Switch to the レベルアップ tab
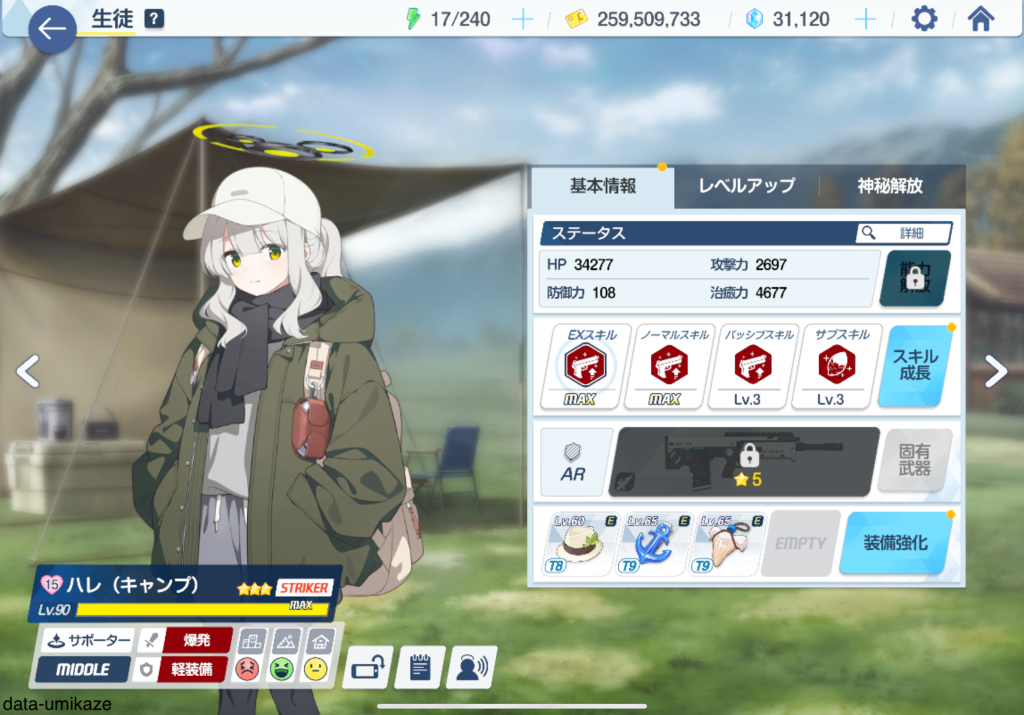This screenshot has width=1024, height=715. (746, 186)
